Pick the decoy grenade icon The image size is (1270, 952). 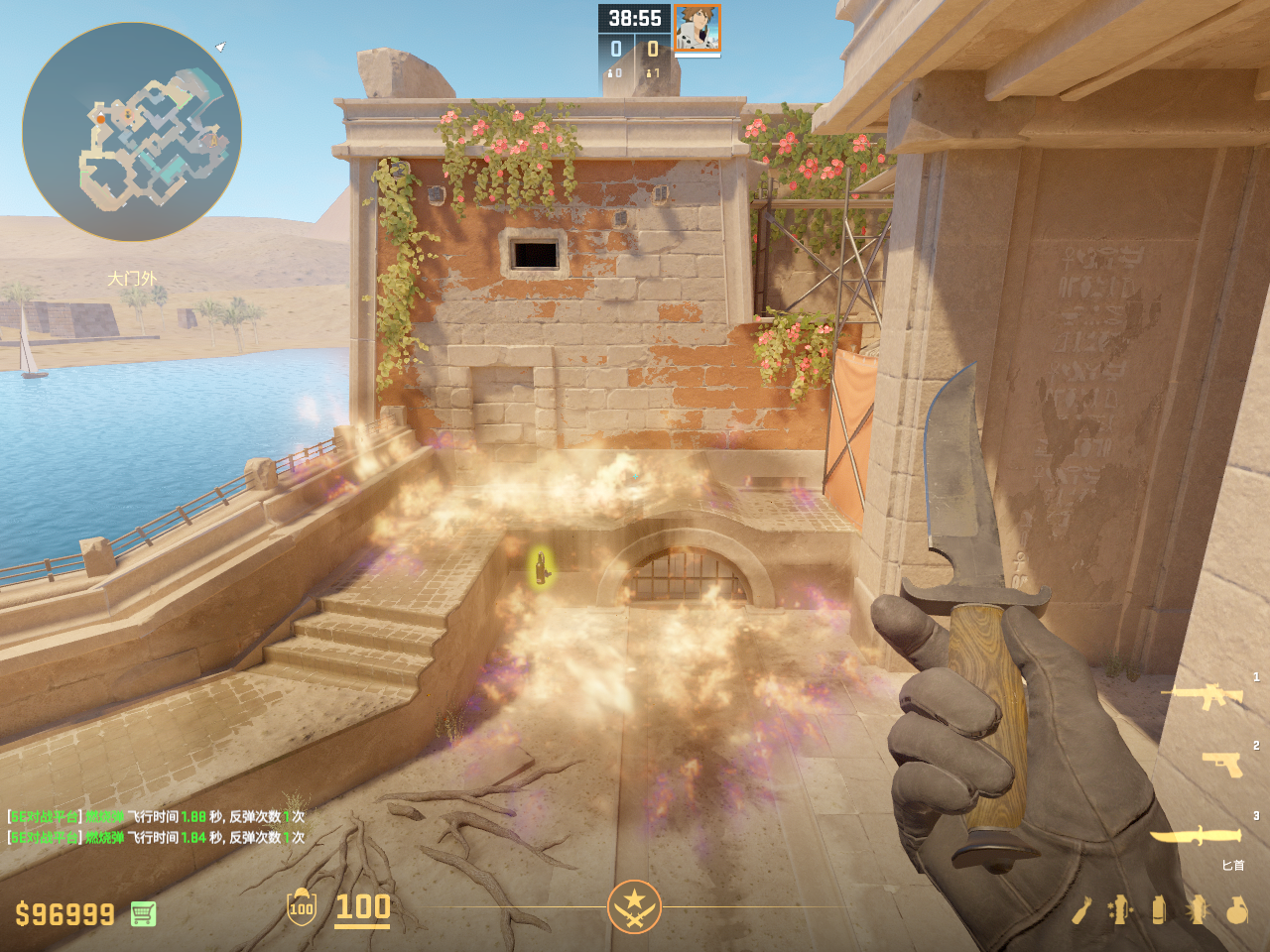click(1120, 909)
